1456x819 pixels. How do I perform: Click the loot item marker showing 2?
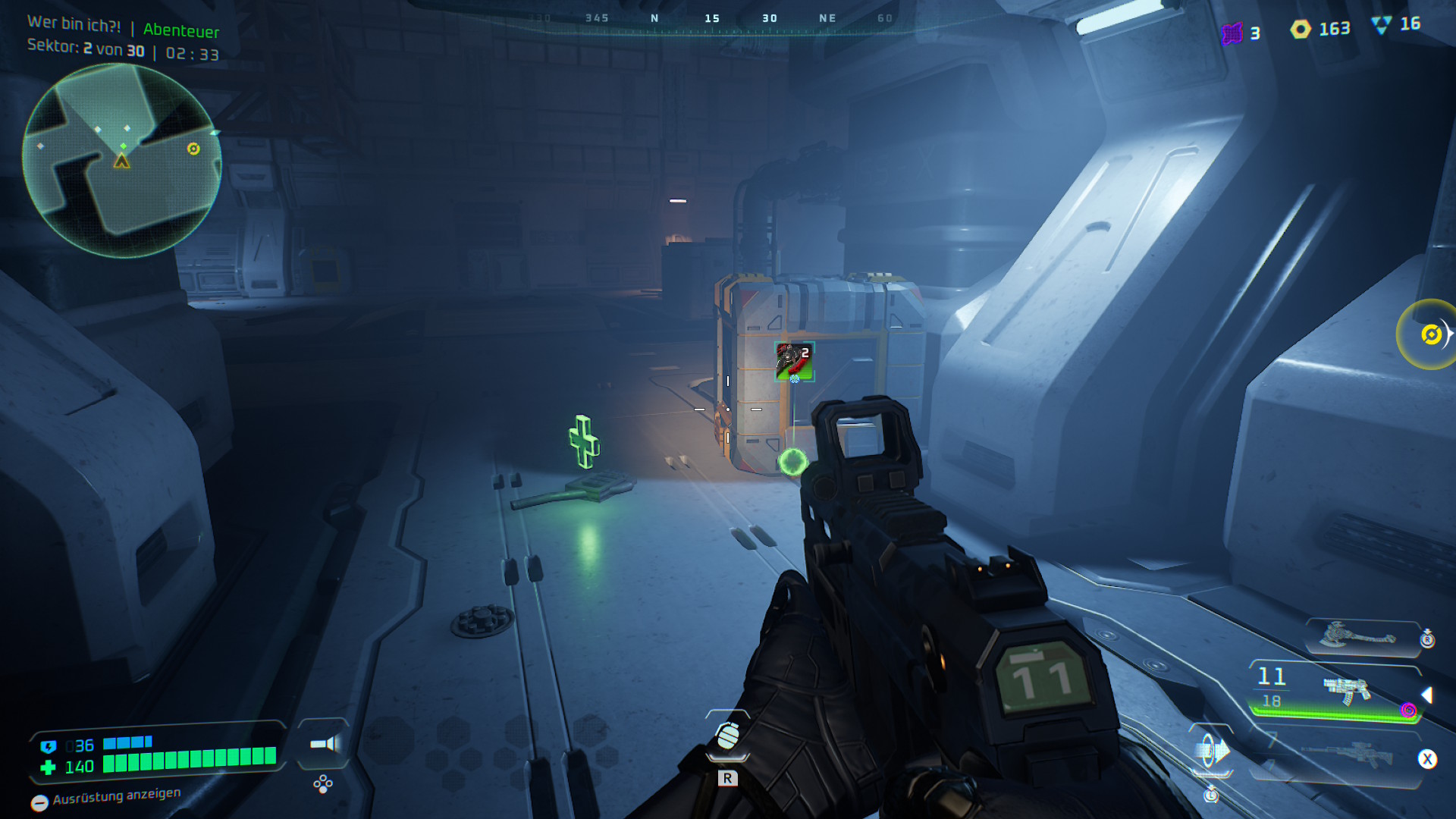(794, 362)
